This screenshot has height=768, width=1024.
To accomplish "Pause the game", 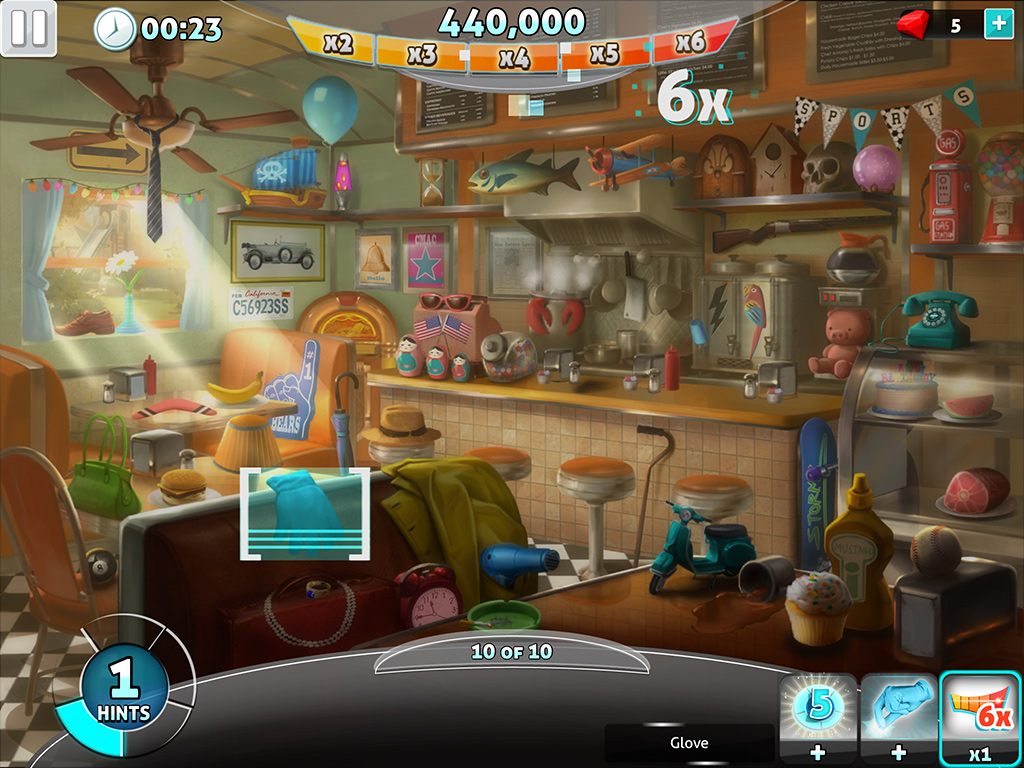I will tap(28, 28).
